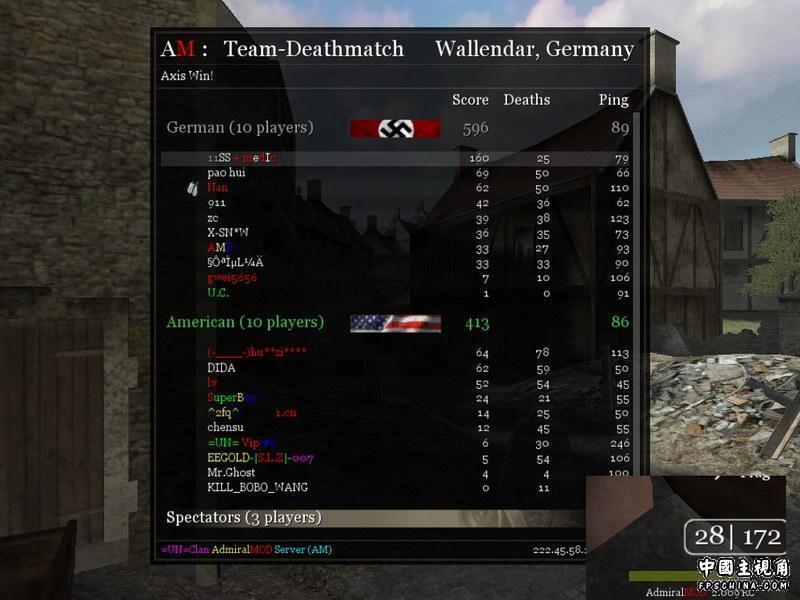Select Mr.Ghost in the player list
The height and width of the screenshot is (600, 800).
tap(231, 472)
